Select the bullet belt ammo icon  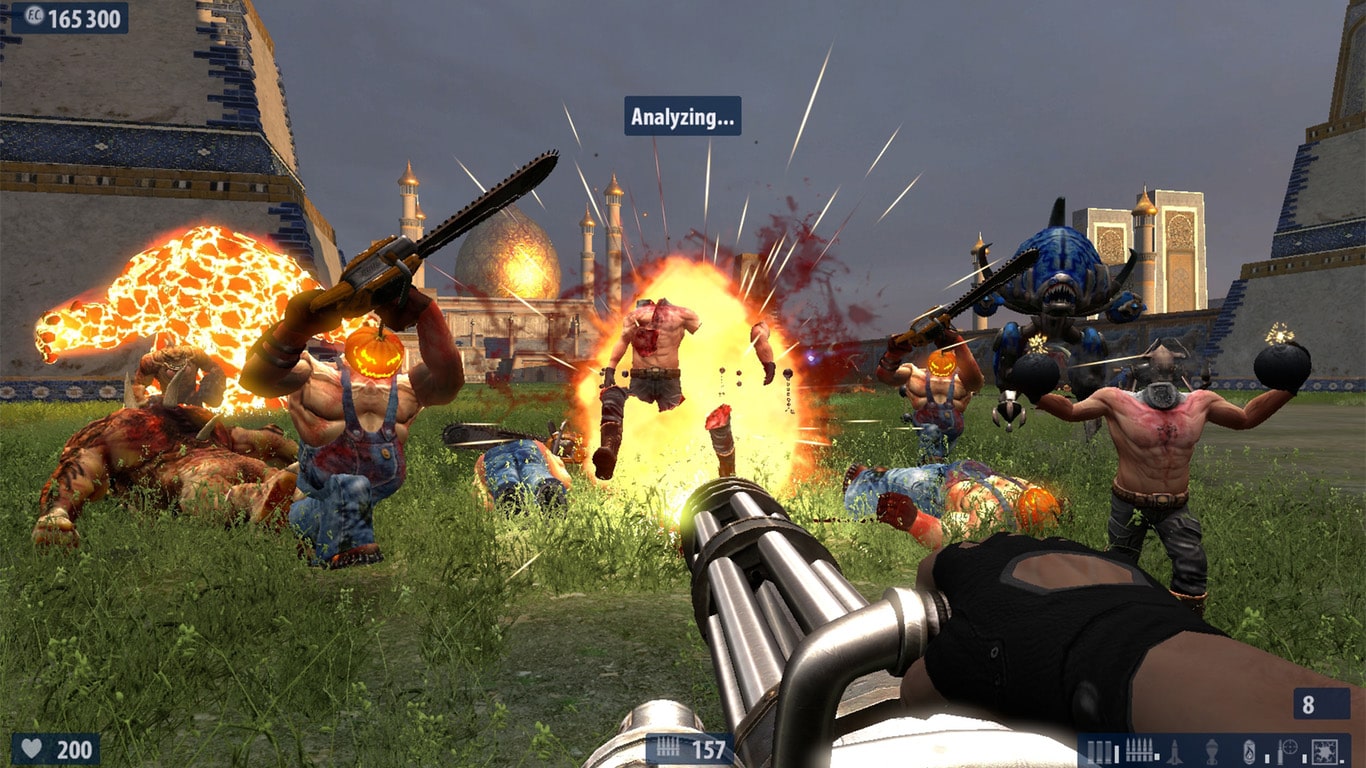1140,749
